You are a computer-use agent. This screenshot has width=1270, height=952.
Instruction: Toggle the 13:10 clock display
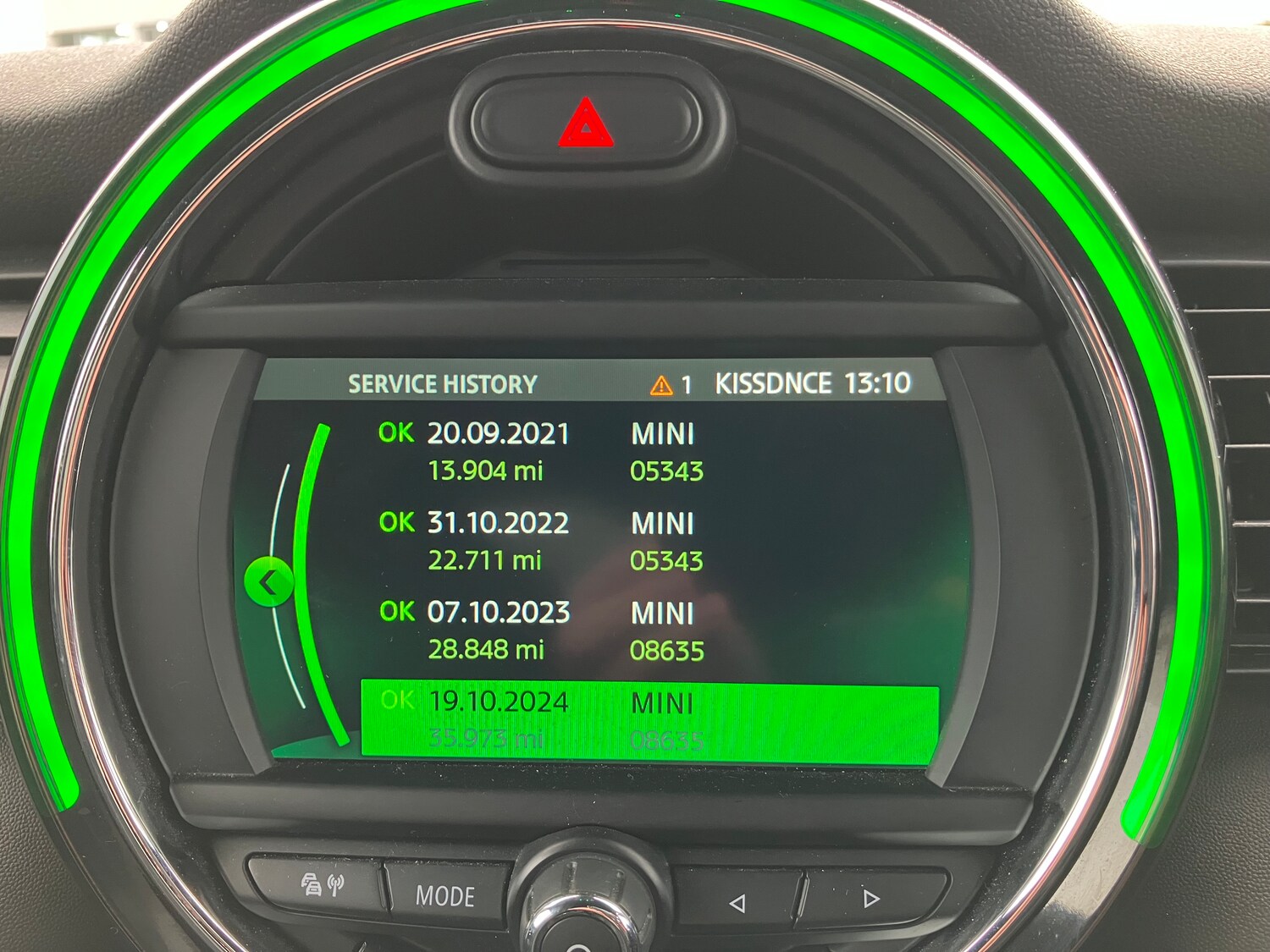tap(879, 382)
